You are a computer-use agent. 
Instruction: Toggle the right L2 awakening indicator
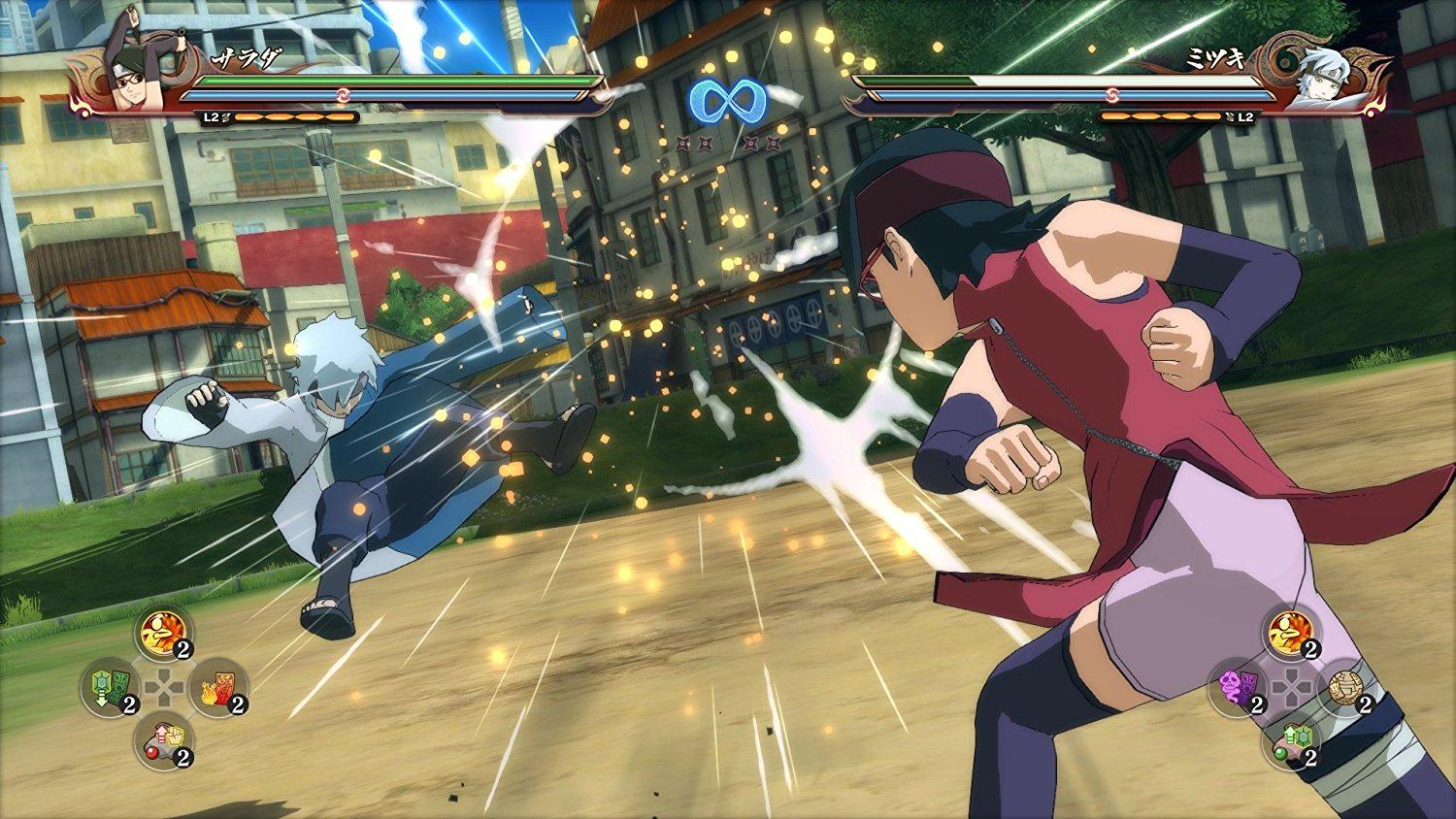tap(1243, 115)
